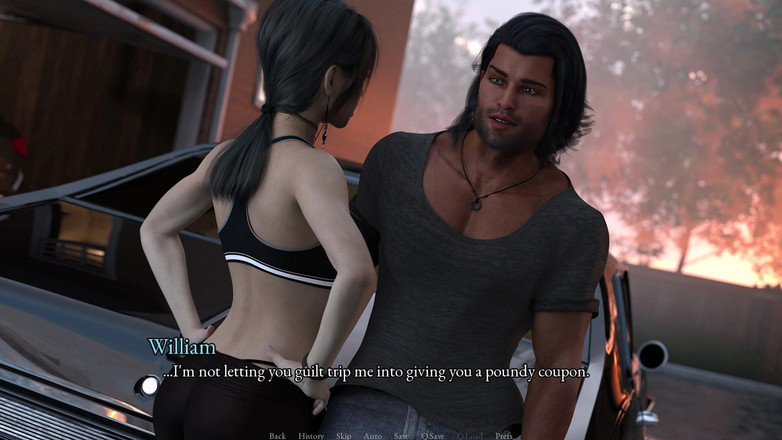Activate Skip mode for dialogue
The width and height of the screenshot is (782, 440).
click(x=344, y=436)
